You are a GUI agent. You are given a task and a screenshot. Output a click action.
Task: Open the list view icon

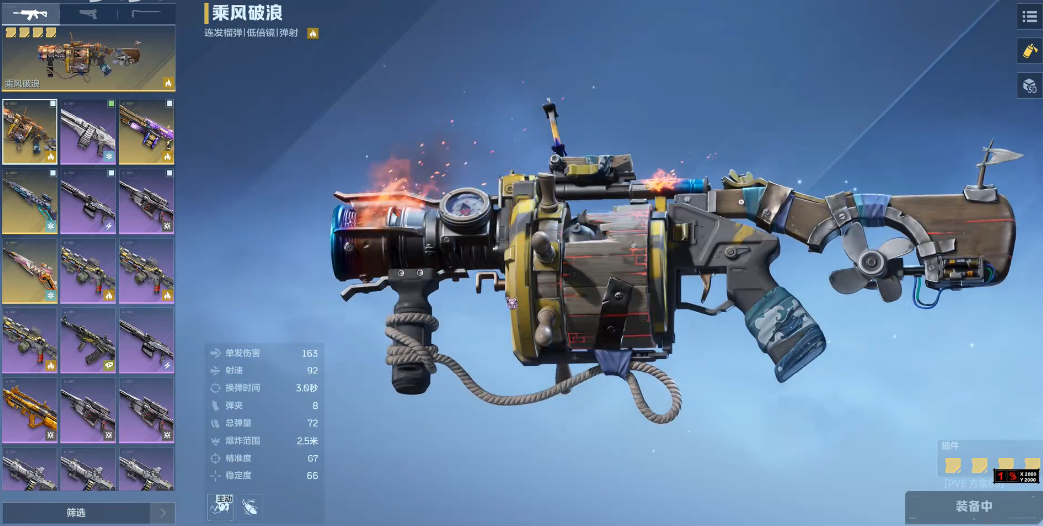coord(1029,16)
